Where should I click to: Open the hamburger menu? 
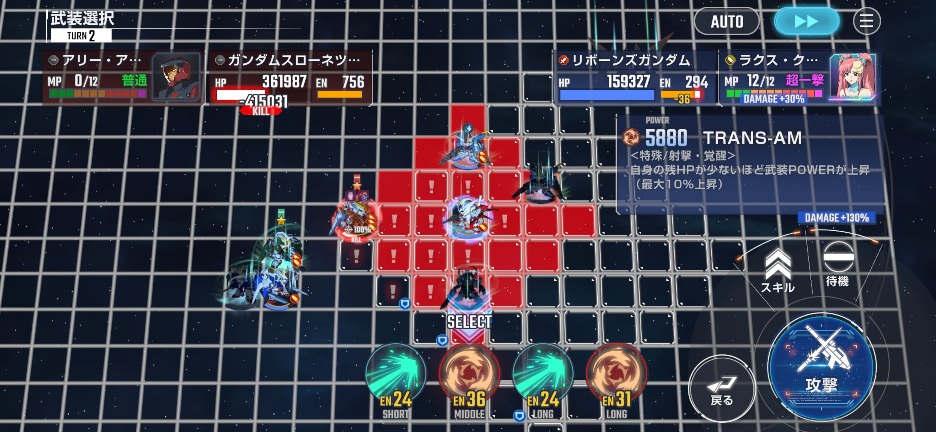[x=866, y=21]
